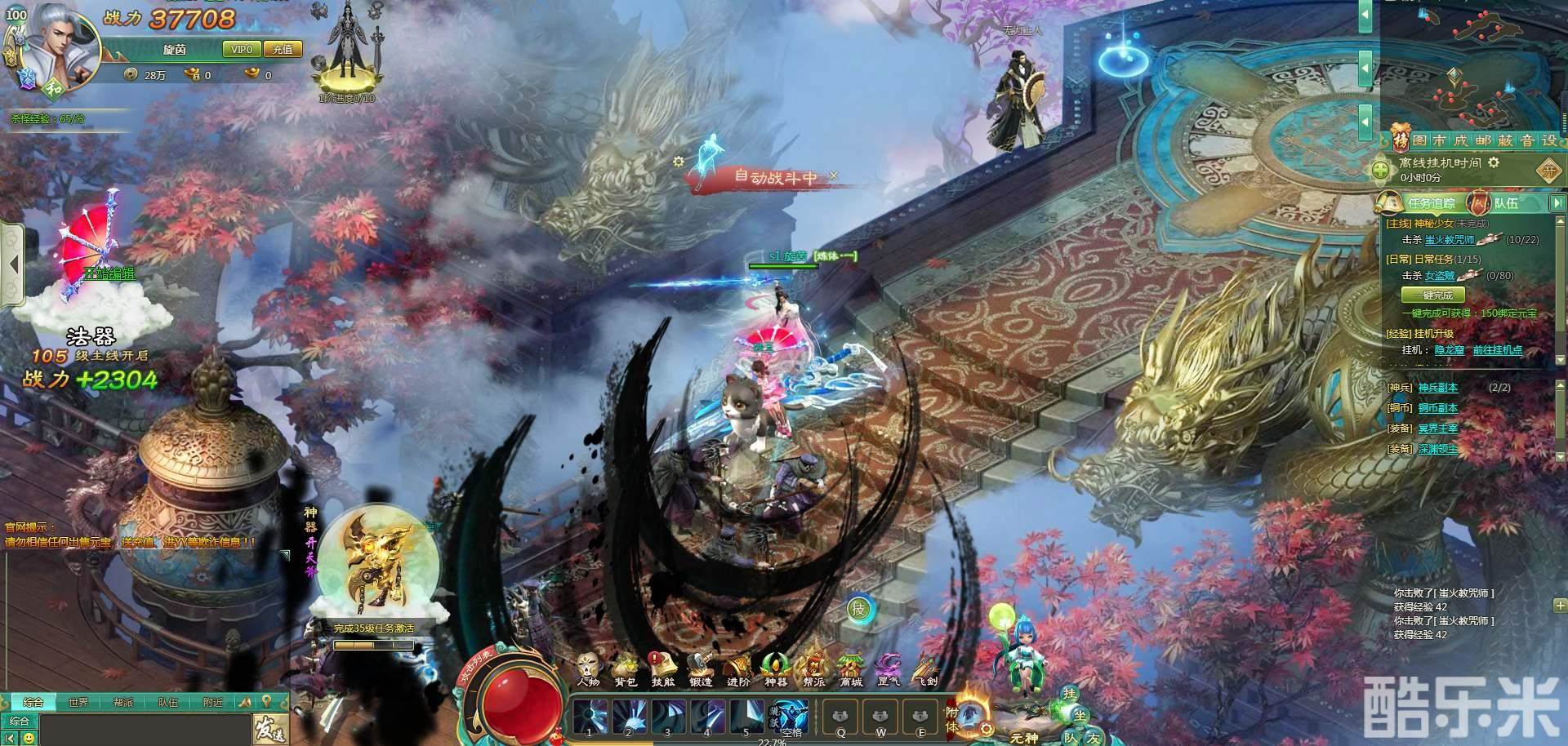This screenshot has height=746, width=1568.
Task: Open the 锻造 forging menu
Action: click(x=700, y=668)
